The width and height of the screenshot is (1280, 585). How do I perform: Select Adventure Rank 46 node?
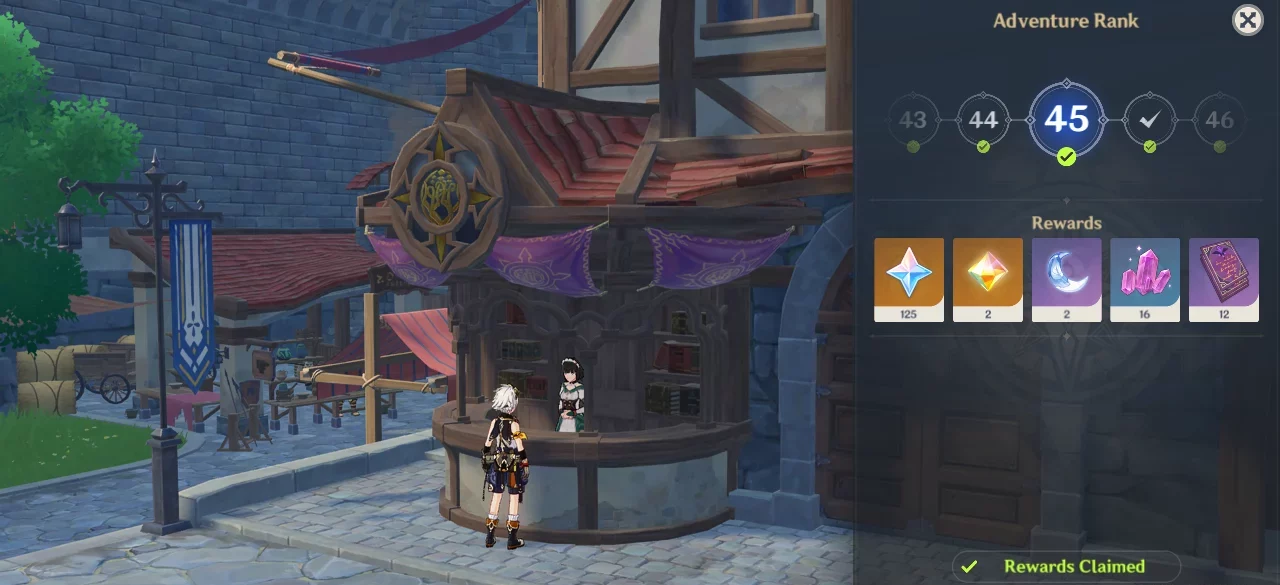coord(1219,120)
